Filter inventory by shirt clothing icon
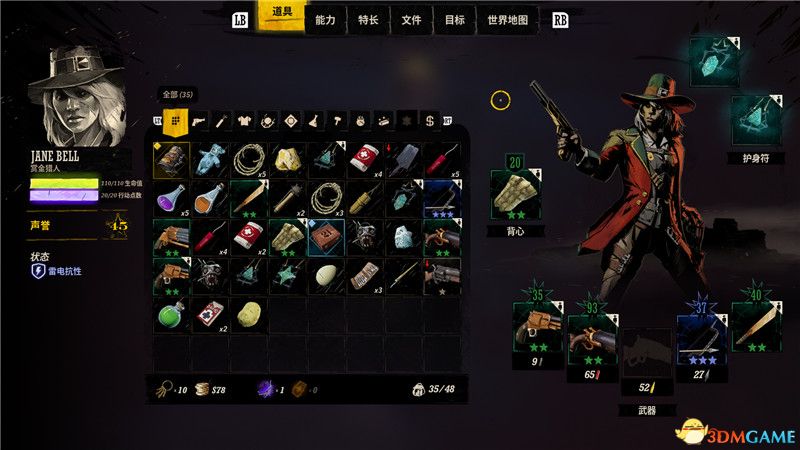The height and width of the screenshot is (450, 800). click(244, 121)
